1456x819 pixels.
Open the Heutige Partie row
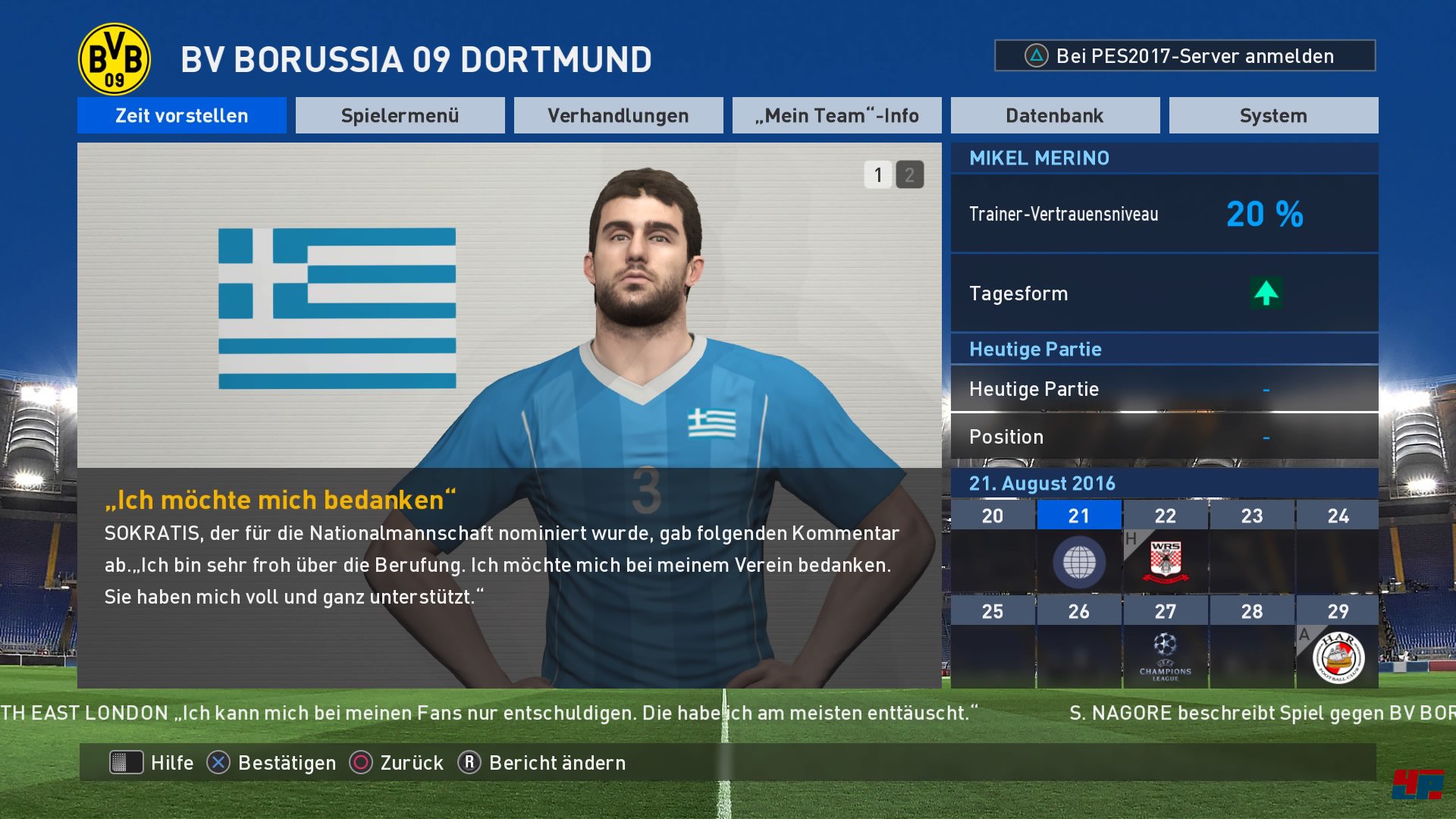pos(1164,389)
